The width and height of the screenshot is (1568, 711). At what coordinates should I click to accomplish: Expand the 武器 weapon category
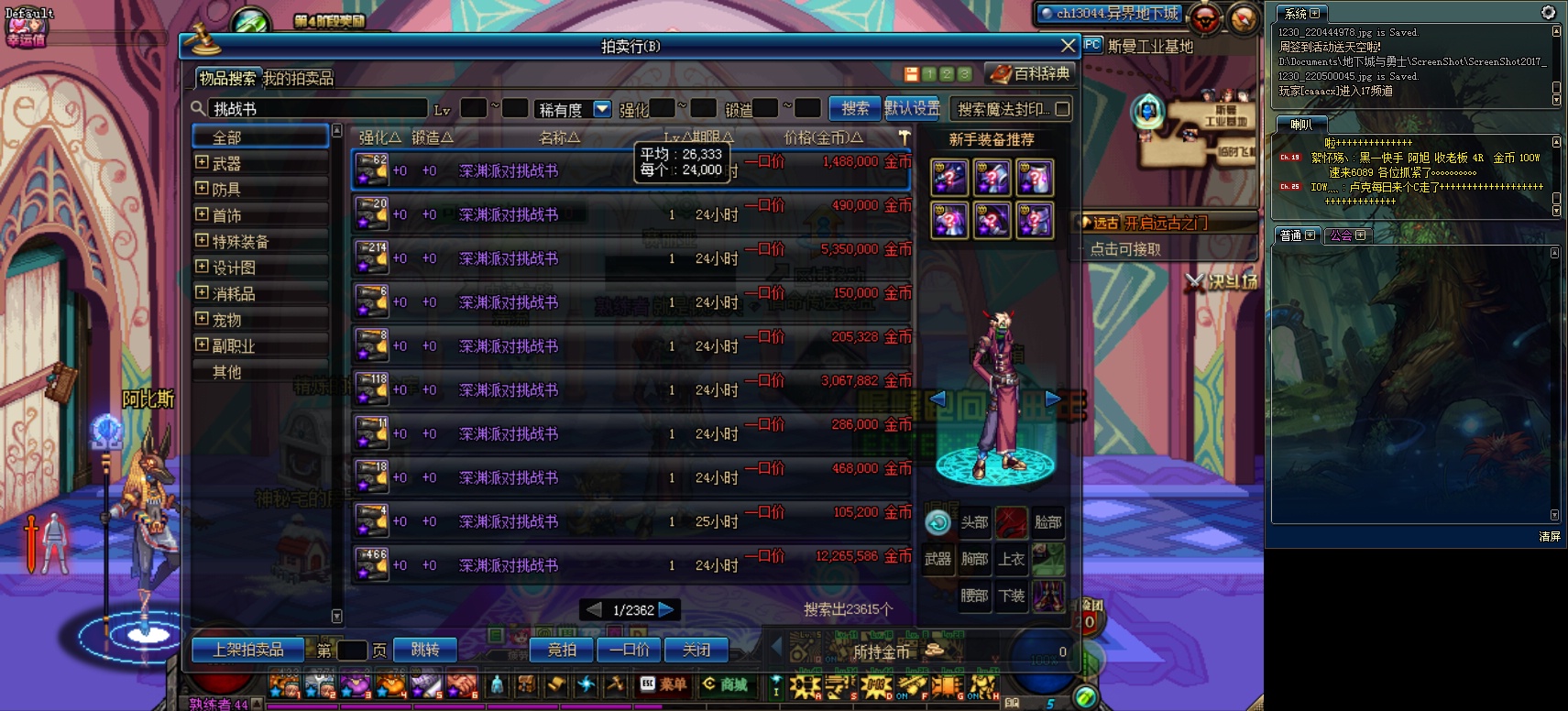[x=203, y=163]
